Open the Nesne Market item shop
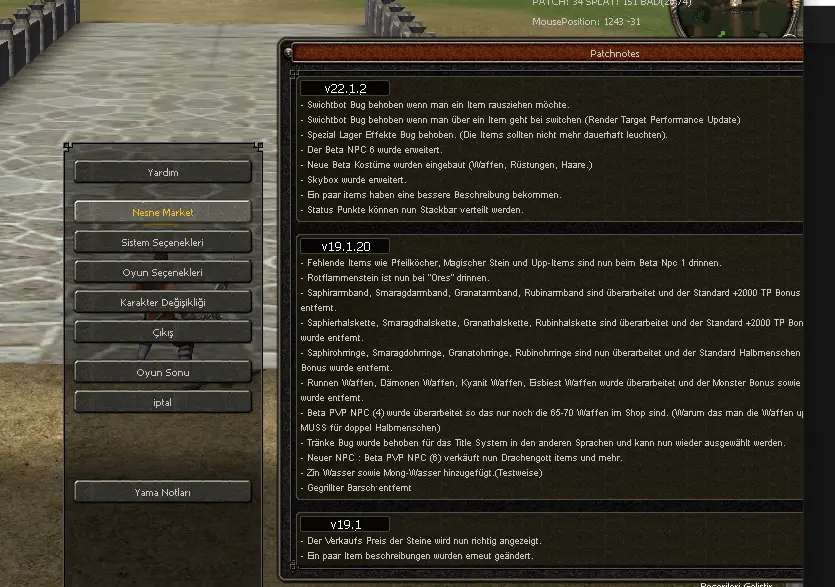Screen dimensions: 835x587 tap(162, 212)
